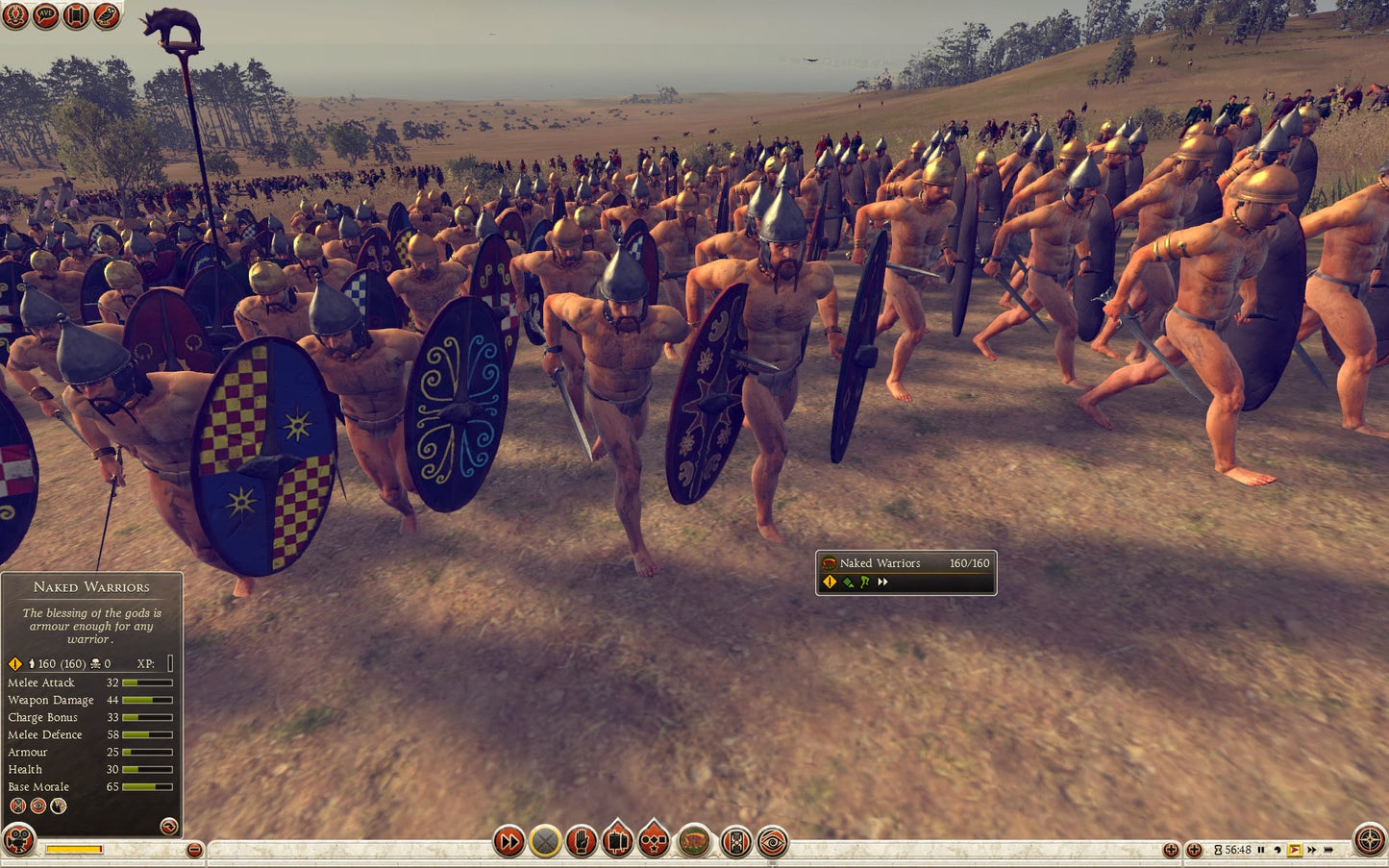Click the plus zoom button near the clock

pyautogui.click(x=1192, y=850)
